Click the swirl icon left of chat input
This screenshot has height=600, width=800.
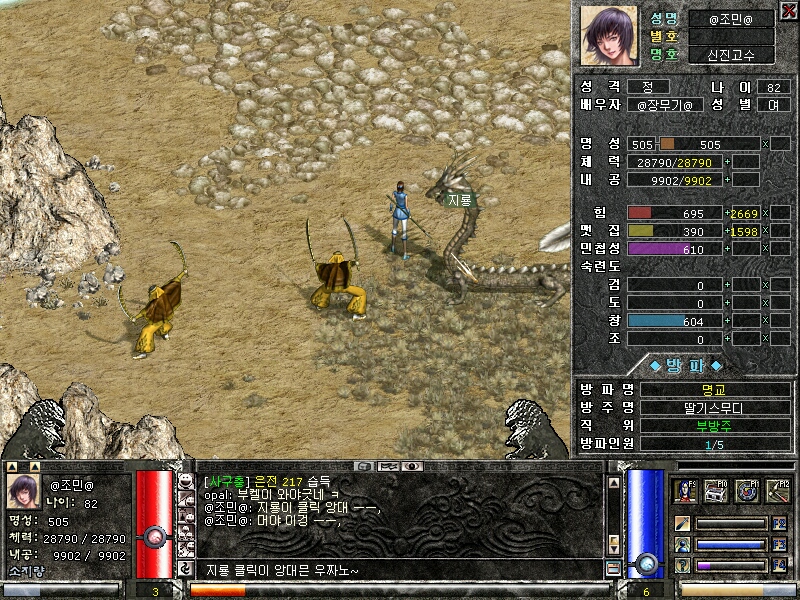point(185,569)
